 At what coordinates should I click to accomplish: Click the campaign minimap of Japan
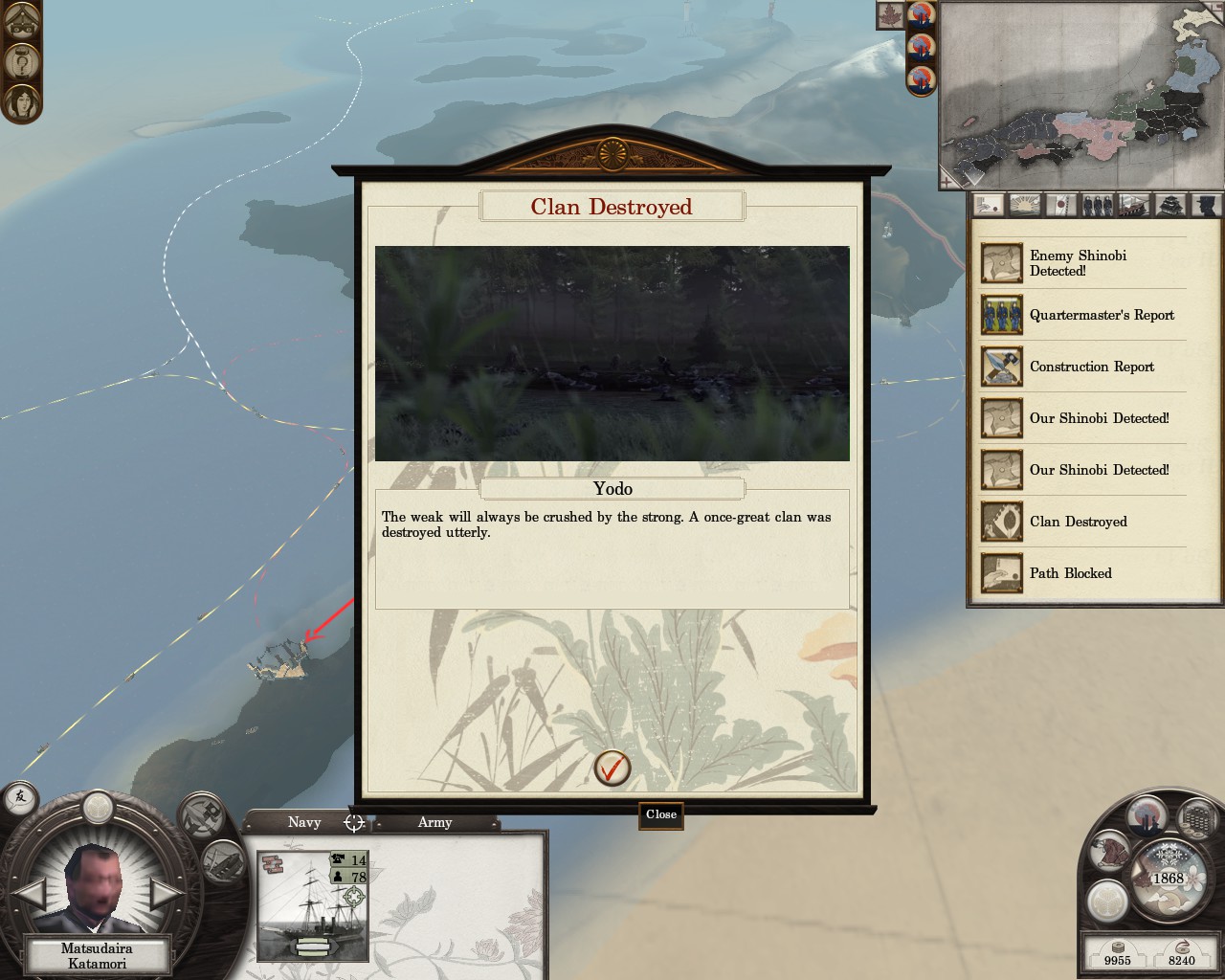coord(1081,96)
